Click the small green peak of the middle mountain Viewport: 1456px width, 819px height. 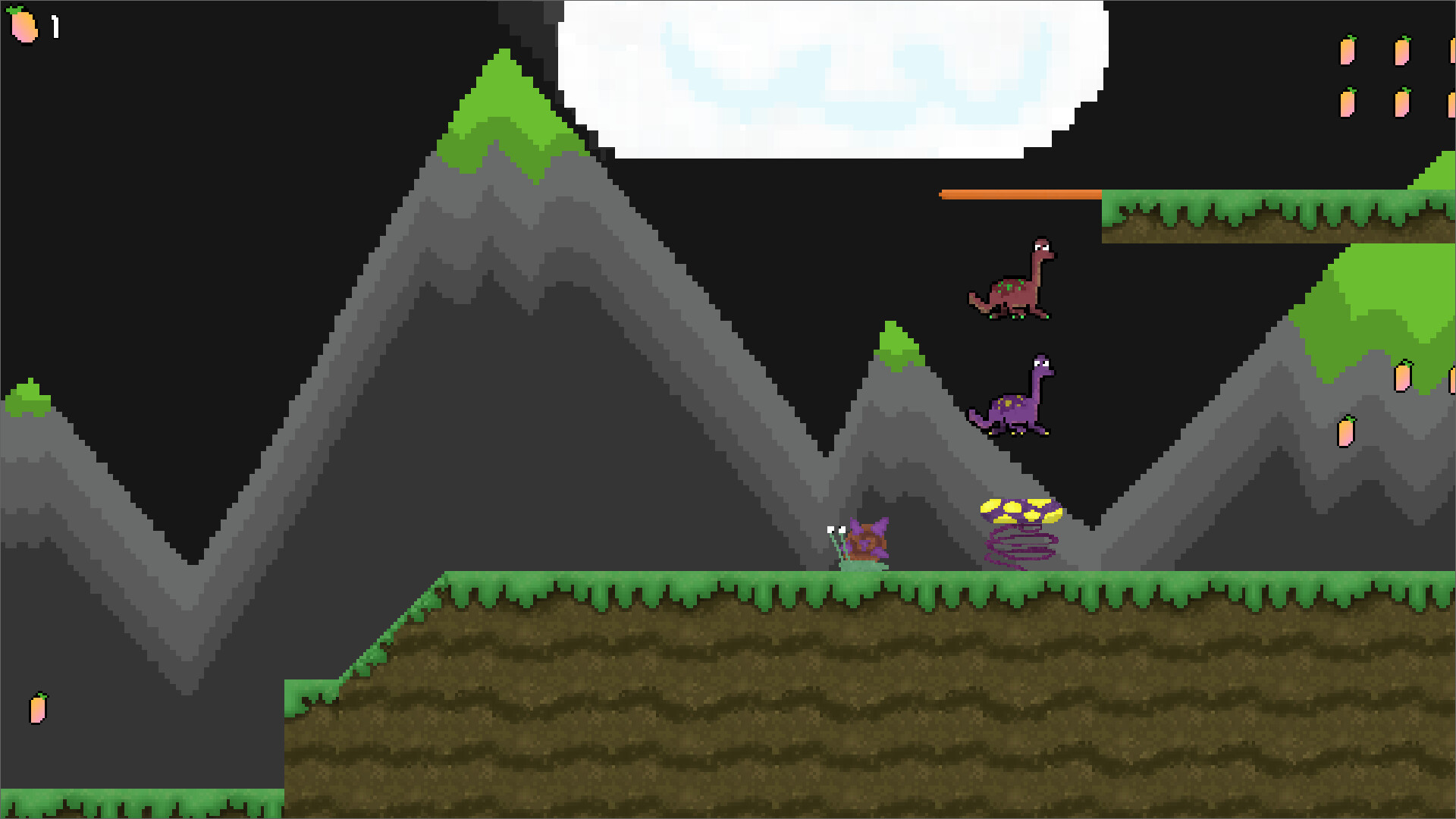[x=895, y=337]
